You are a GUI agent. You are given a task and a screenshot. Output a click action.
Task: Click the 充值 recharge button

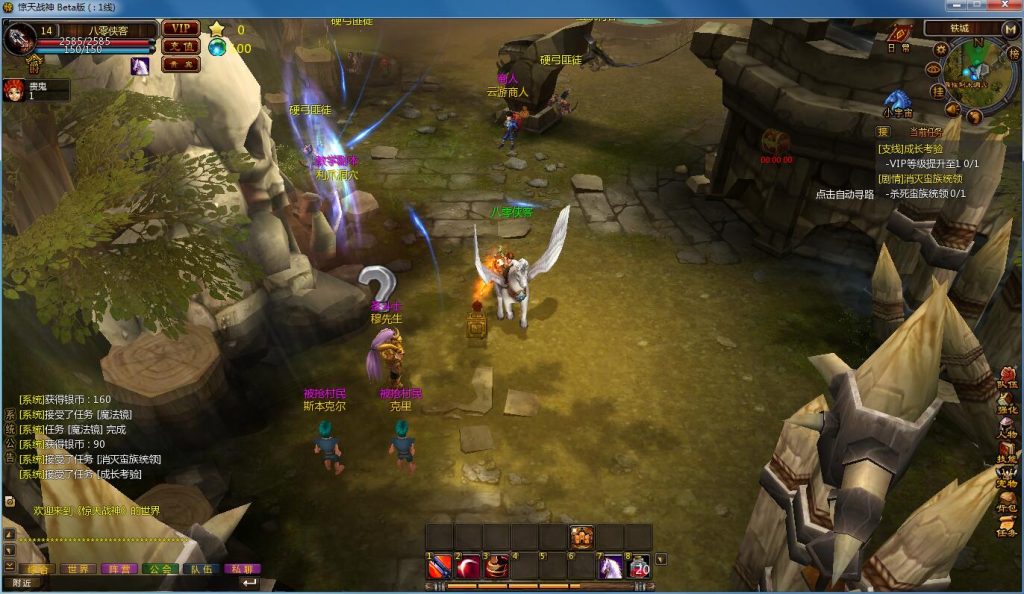(x=181, y=46)
